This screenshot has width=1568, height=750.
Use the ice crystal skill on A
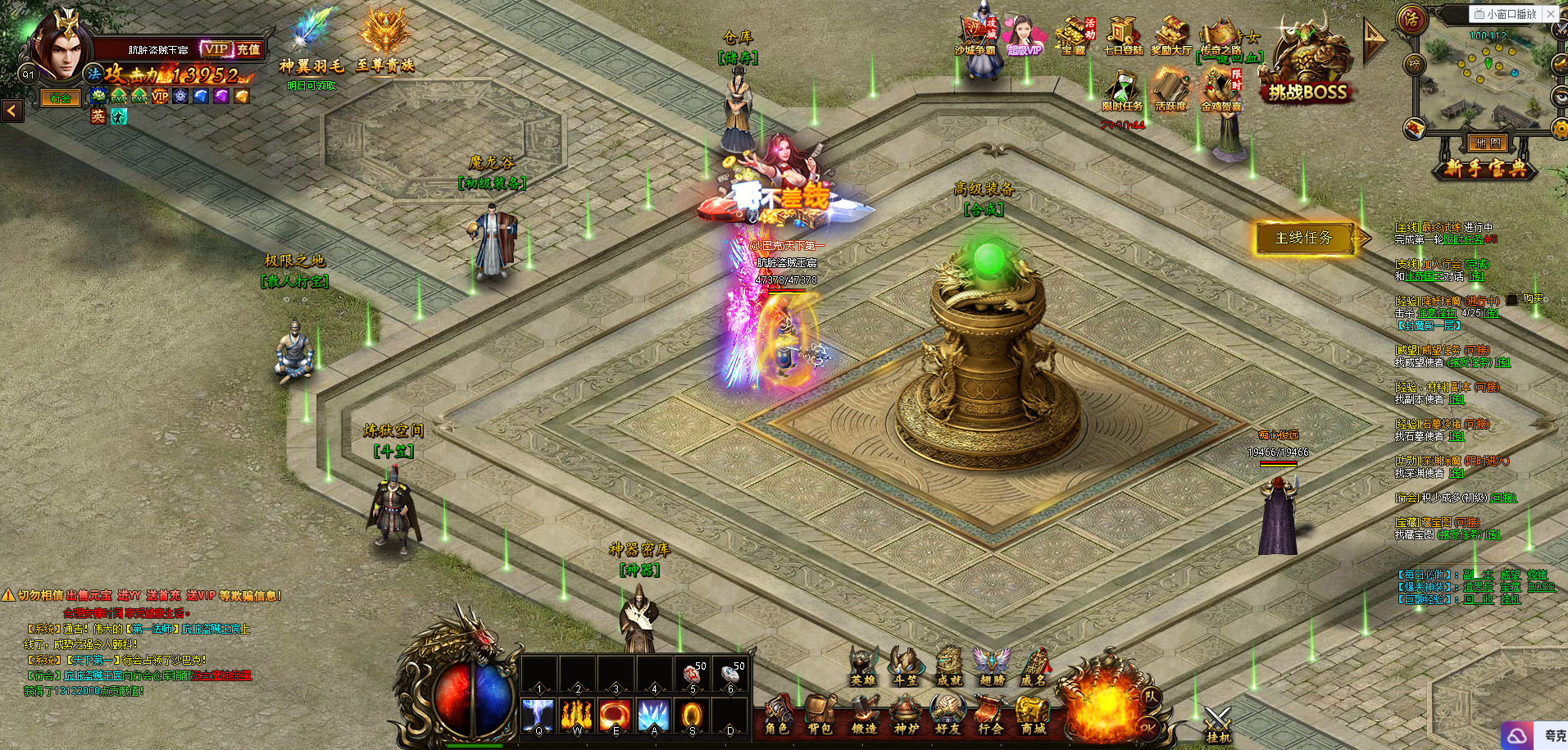654,716
